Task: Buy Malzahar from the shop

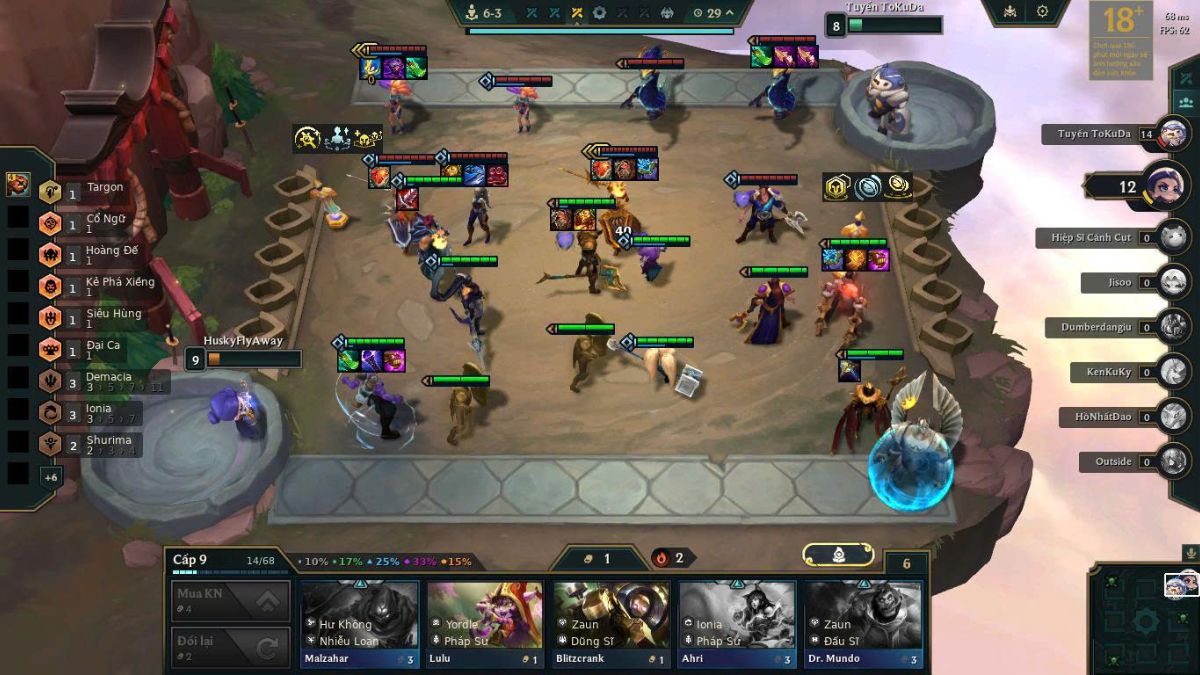Action: pos(360,623)
